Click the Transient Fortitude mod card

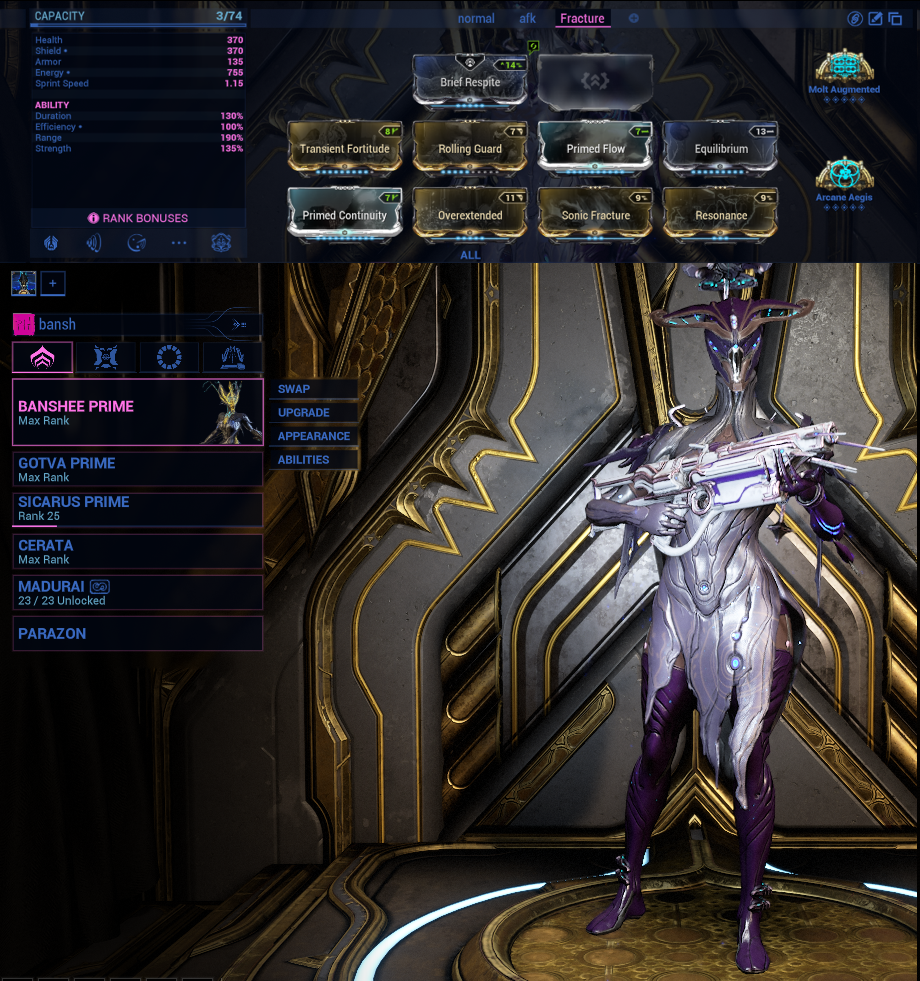coord(345,148)
